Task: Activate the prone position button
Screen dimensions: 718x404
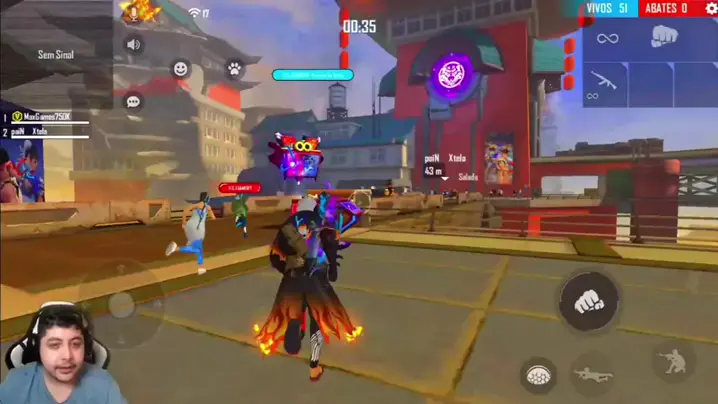Action: tap(592, 376)
